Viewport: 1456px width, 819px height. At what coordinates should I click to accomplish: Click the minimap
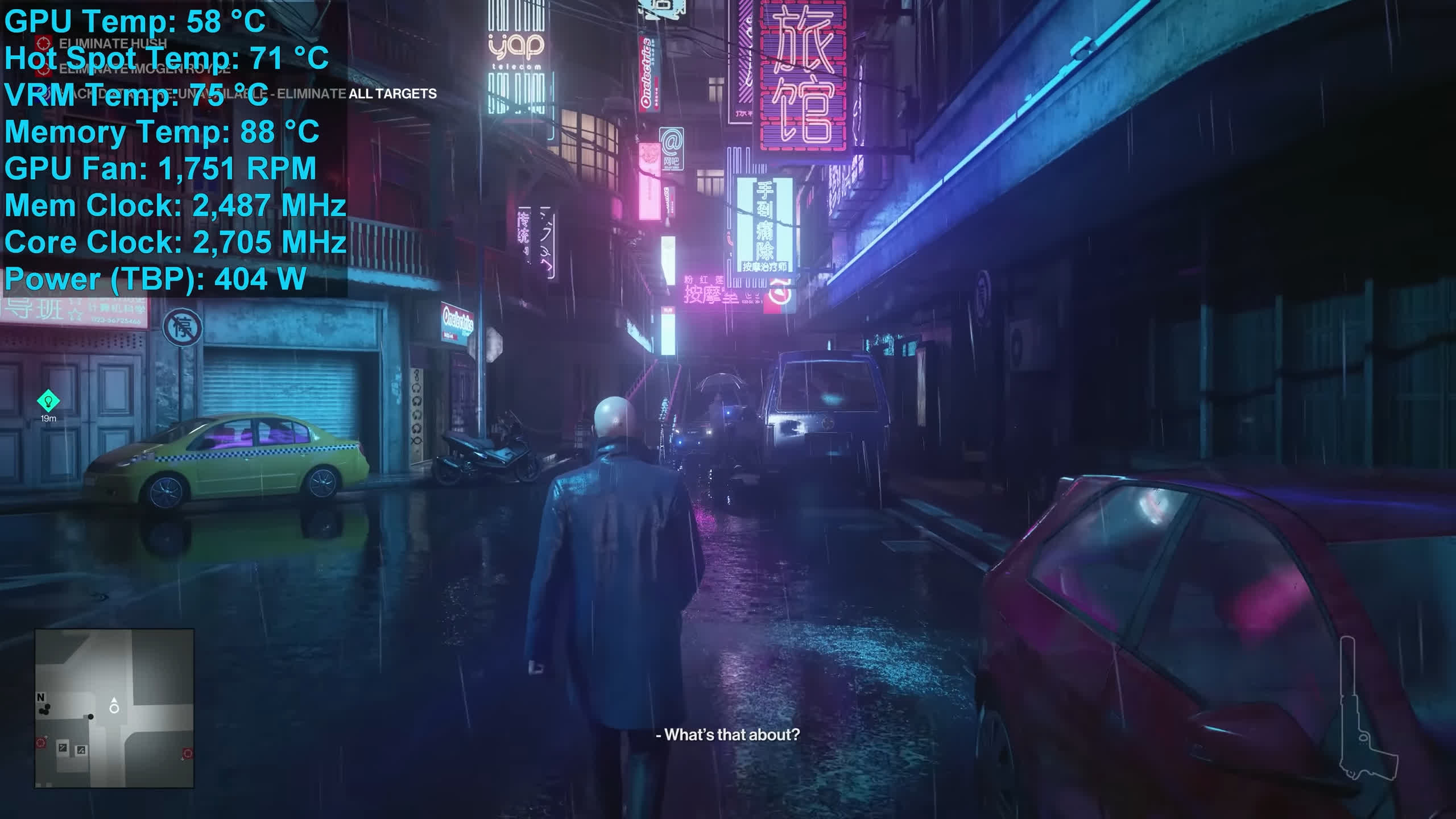click(114, 708)
